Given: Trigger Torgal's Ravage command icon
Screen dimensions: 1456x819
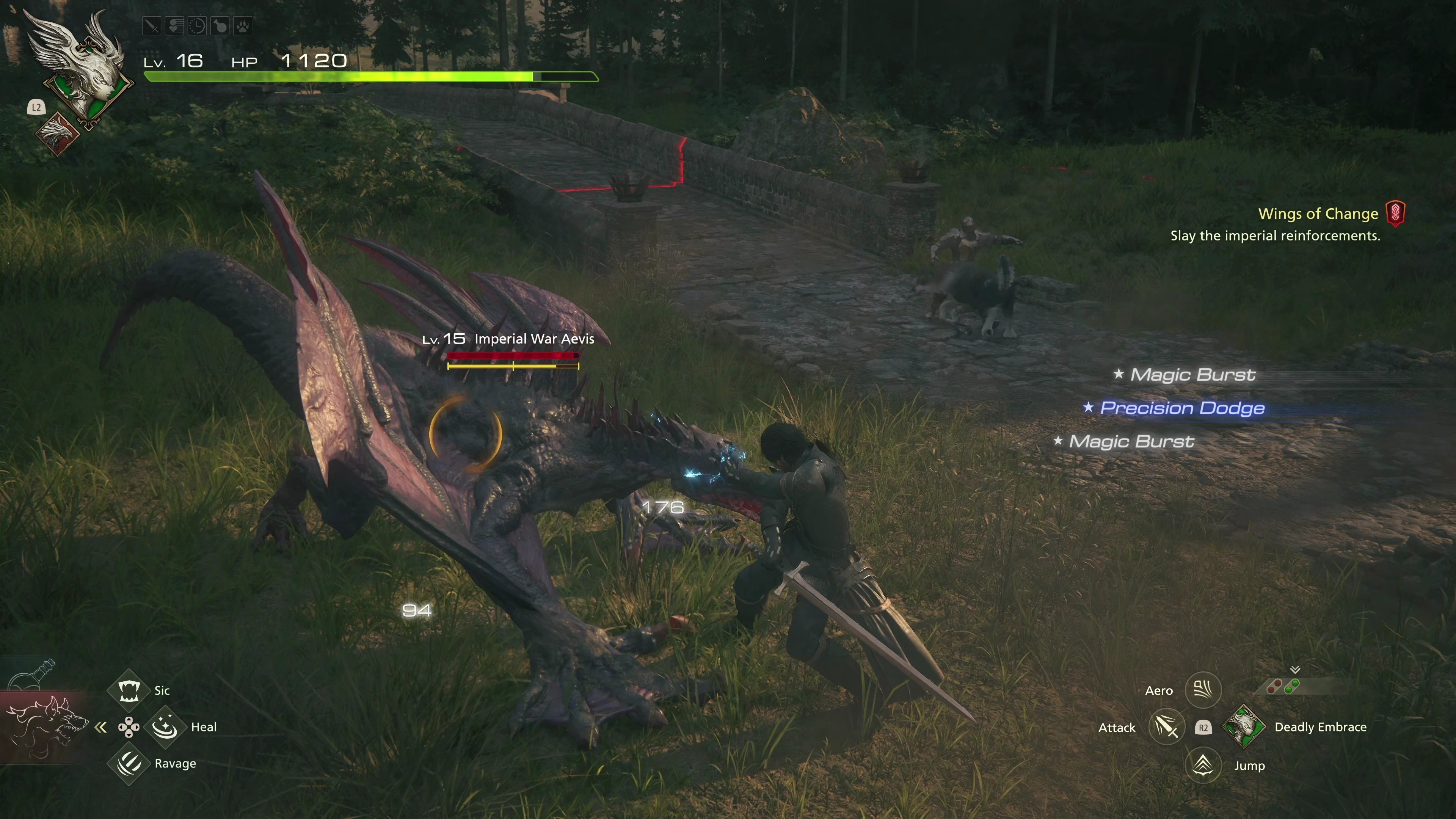Looking at the screenshot, I should tap(129, 764).
